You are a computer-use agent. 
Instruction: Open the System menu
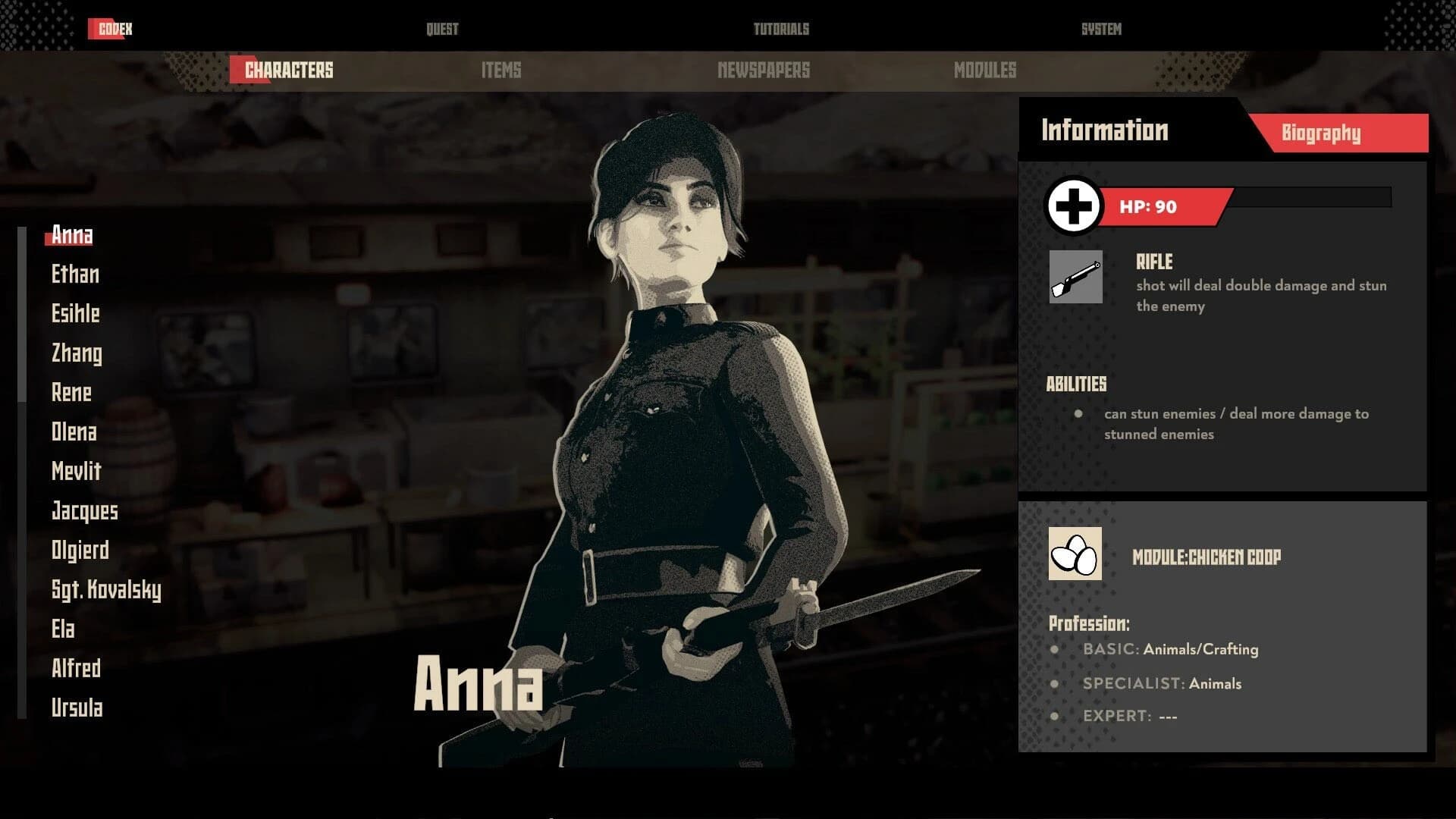[x=1101, y=30]
